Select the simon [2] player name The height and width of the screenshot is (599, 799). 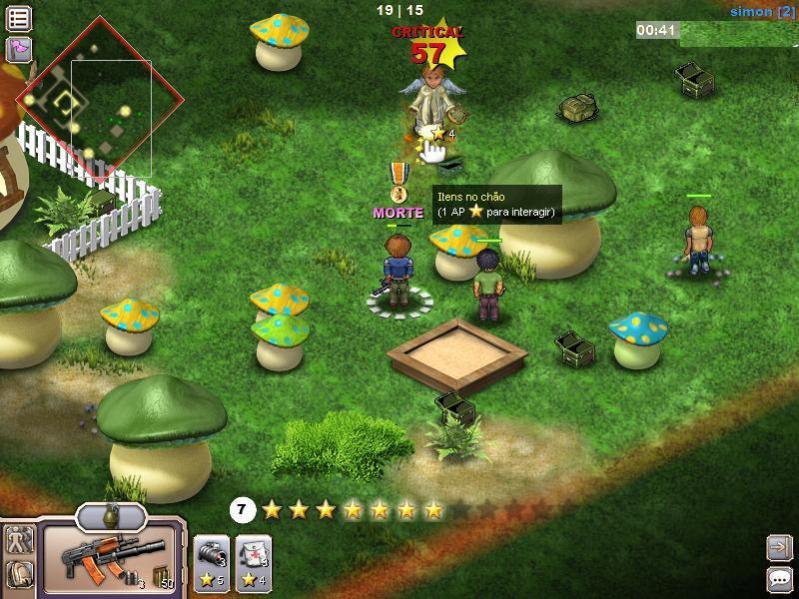coord(762,12)
